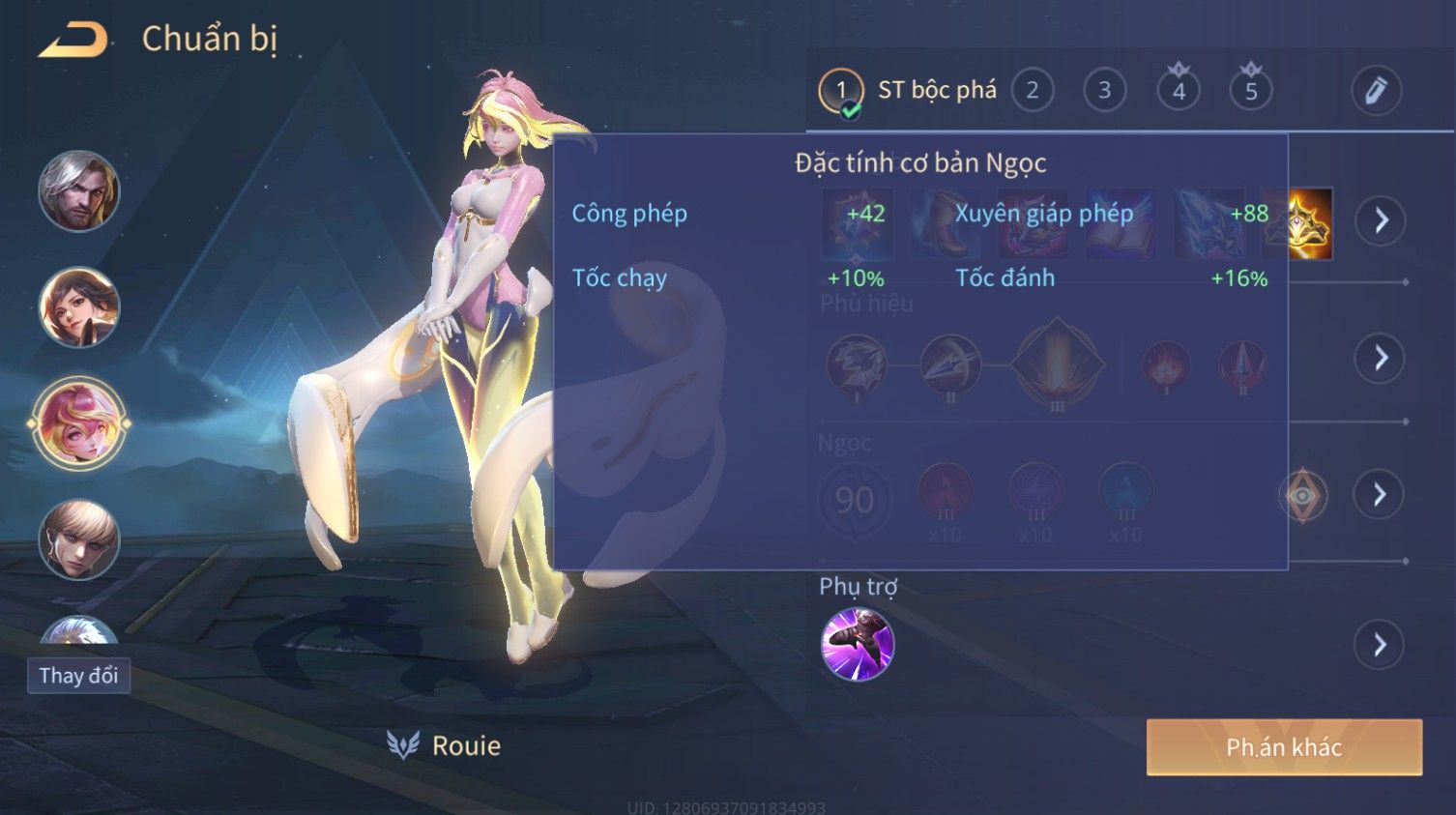Viewport: 1456px width, 815px height.
Task: Open the Phù hiệu badge arrow
Action: [x=1381, y=359]
